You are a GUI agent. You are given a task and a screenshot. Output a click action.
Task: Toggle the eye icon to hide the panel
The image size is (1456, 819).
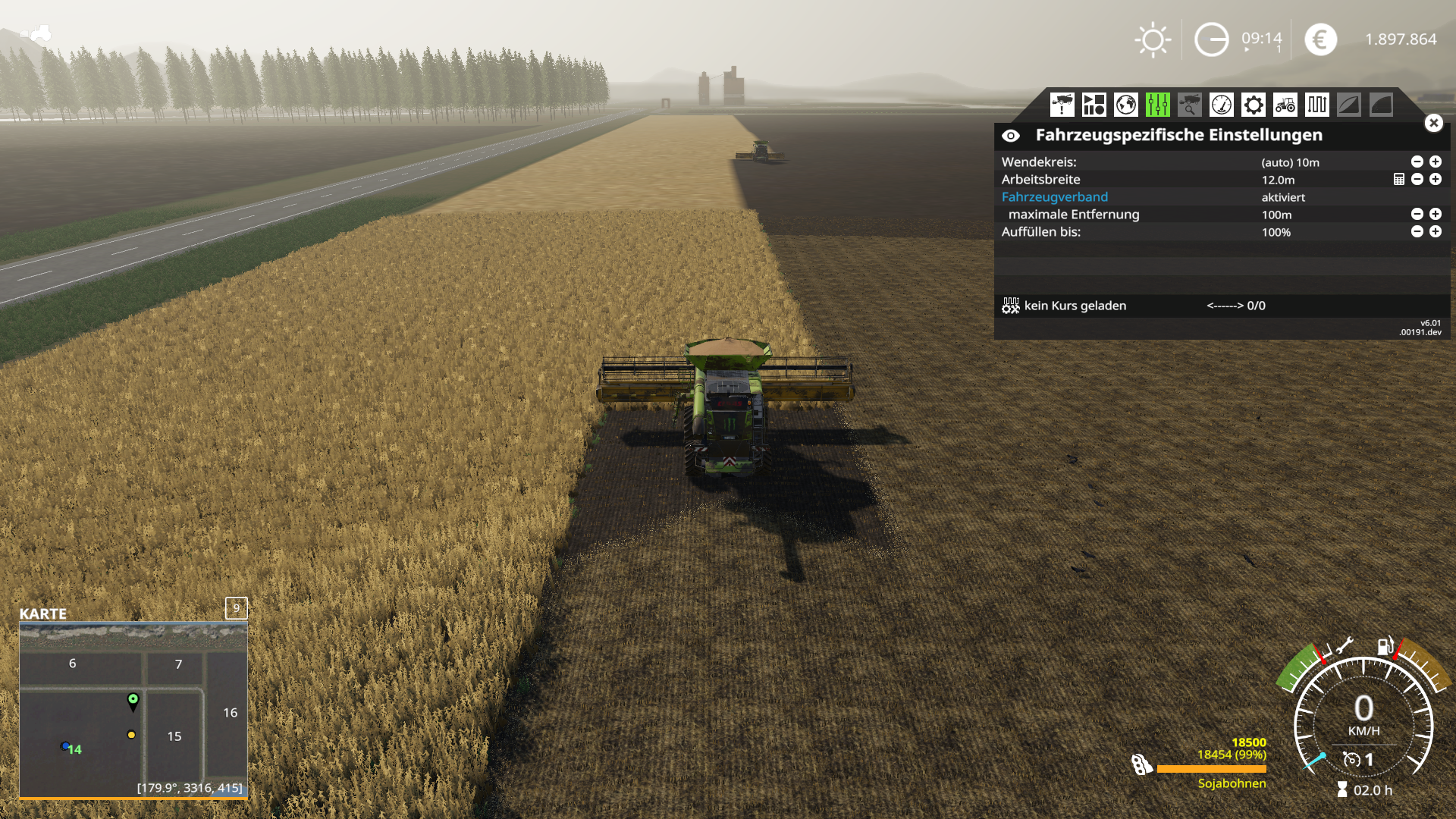tap(1012, 135)
